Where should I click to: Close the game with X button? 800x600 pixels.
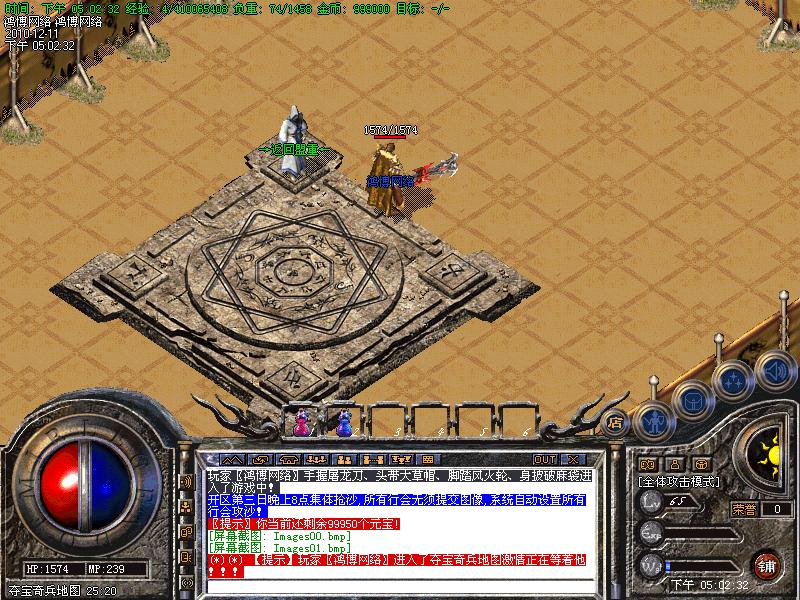click(574, 460)
